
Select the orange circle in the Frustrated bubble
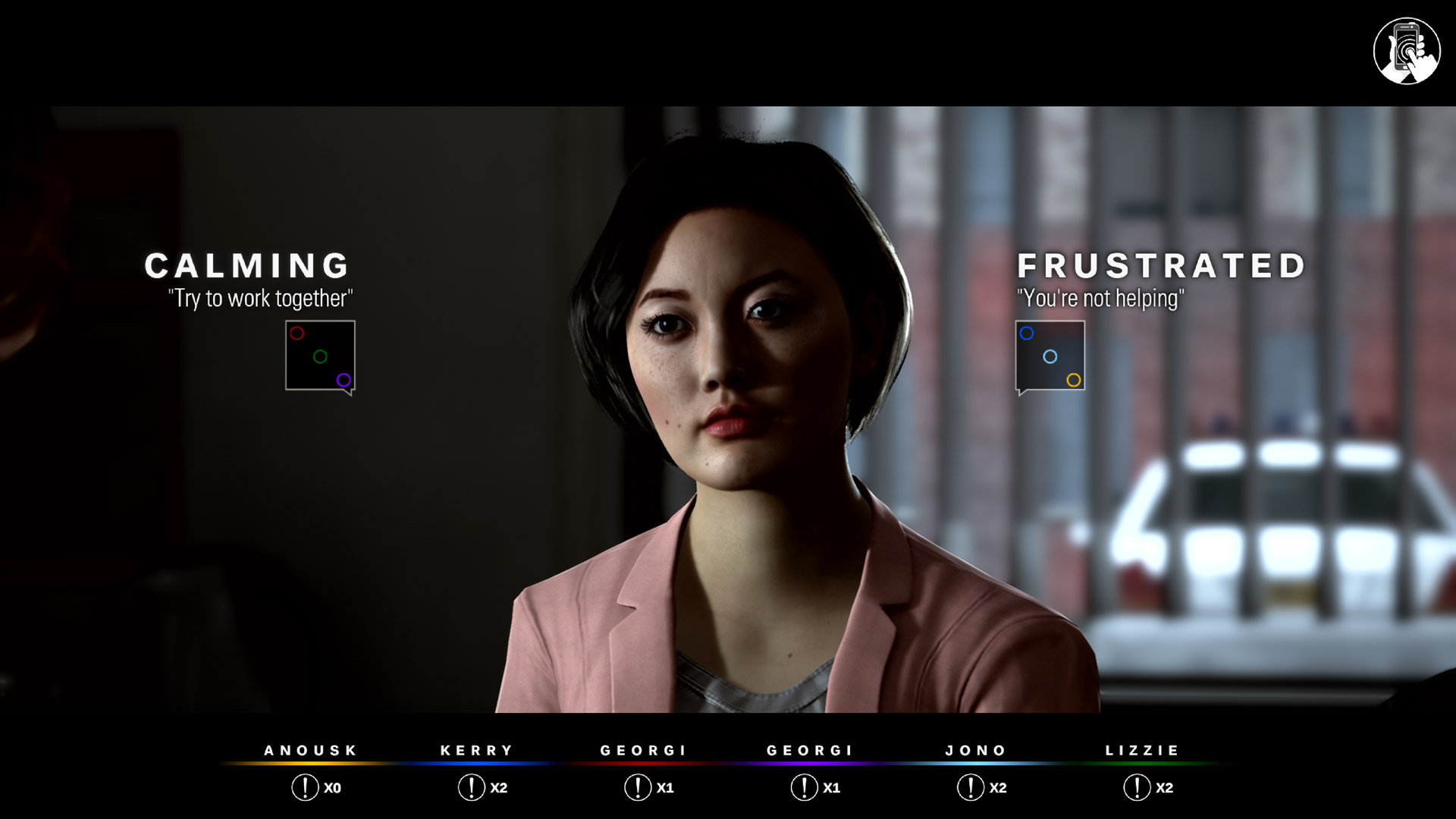1073,379
